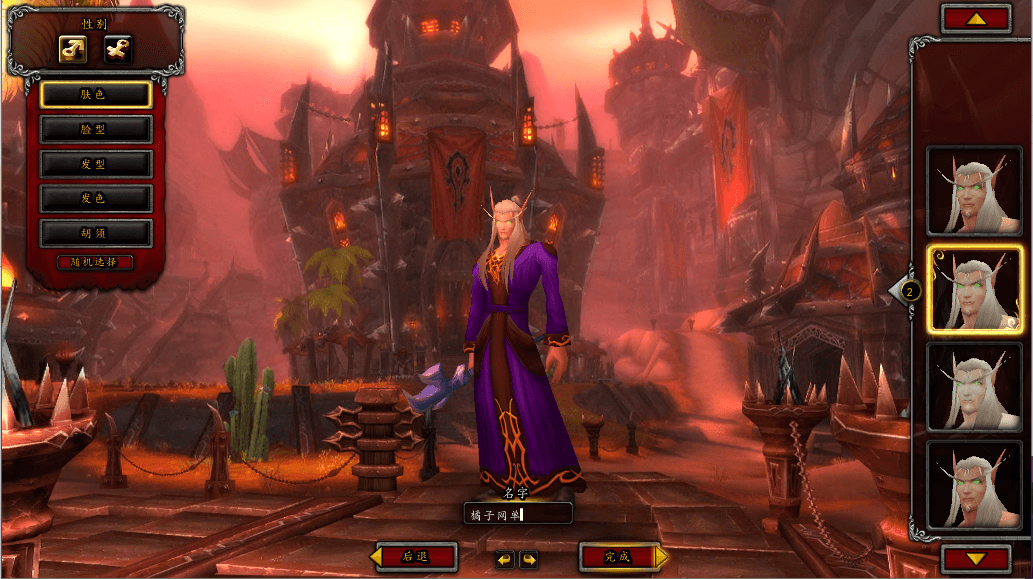Open the 肤色 skin color option

(96, 95)
